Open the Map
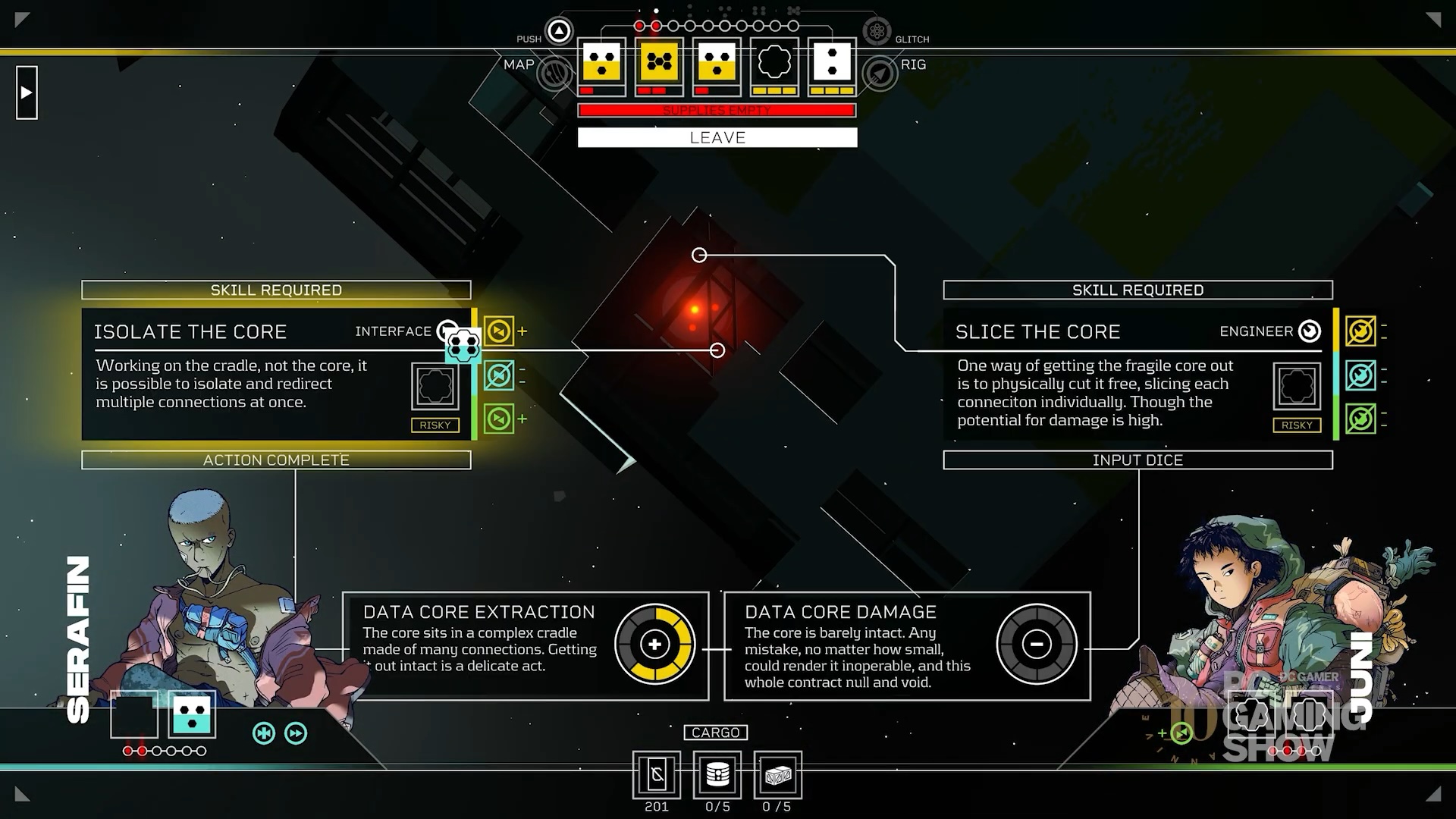 (554, 74)
